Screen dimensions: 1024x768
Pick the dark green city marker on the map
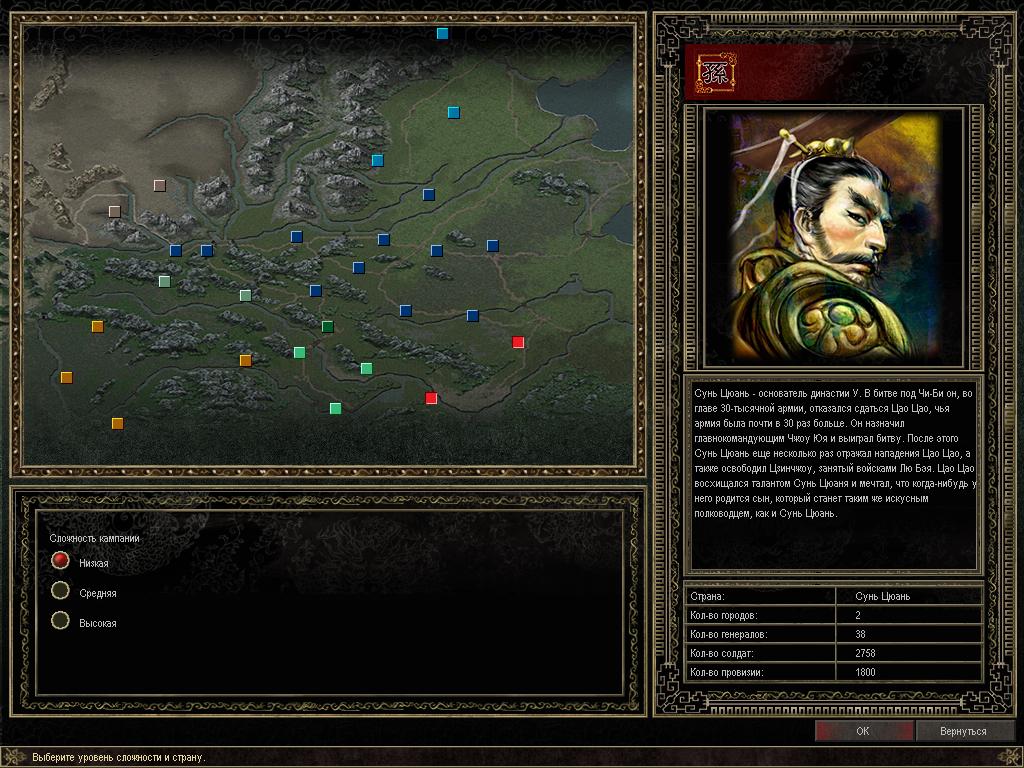coord(328,326)
